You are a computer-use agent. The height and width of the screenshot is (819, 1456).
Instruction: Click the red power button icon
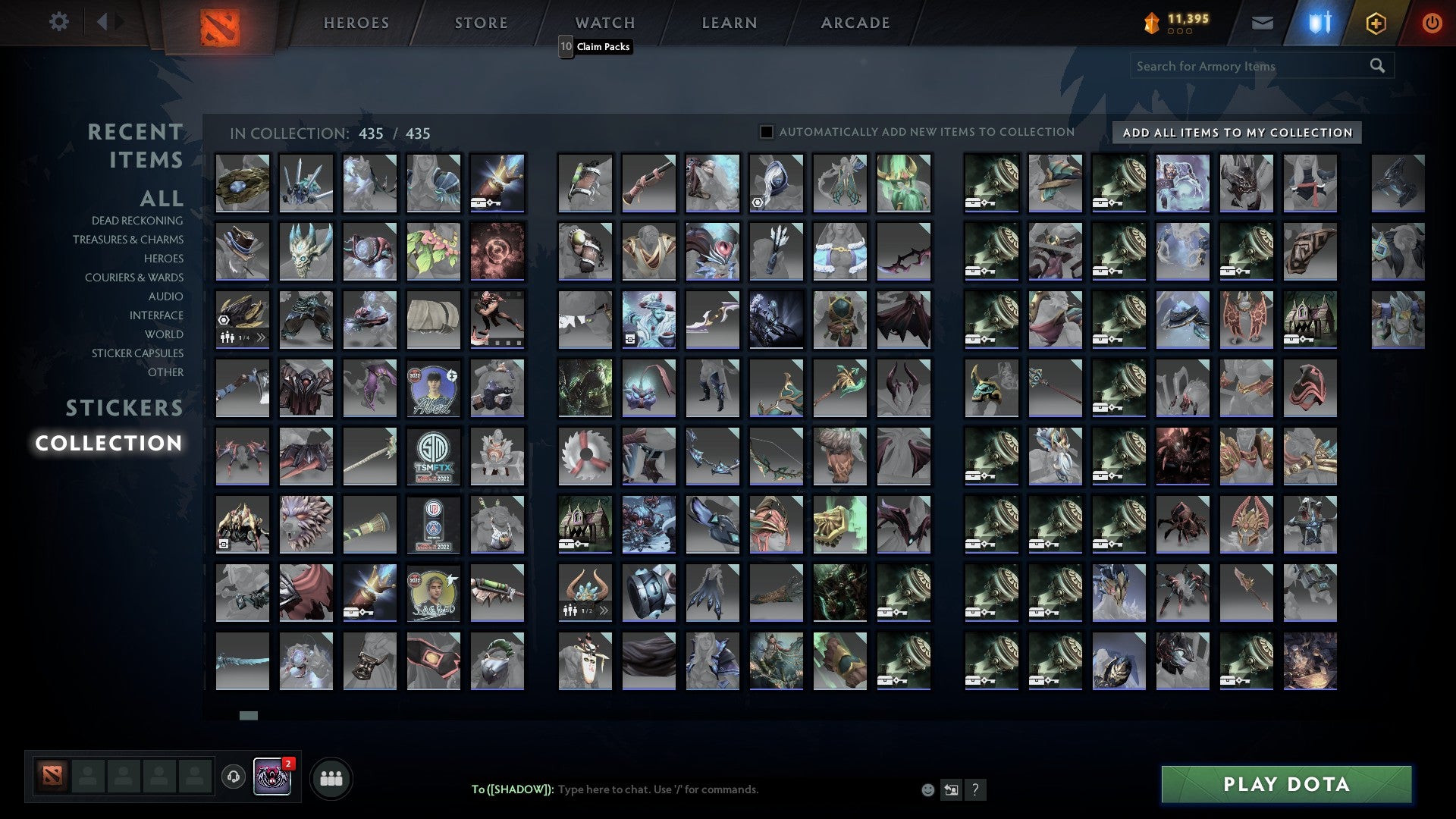(x=1432, y=23)
